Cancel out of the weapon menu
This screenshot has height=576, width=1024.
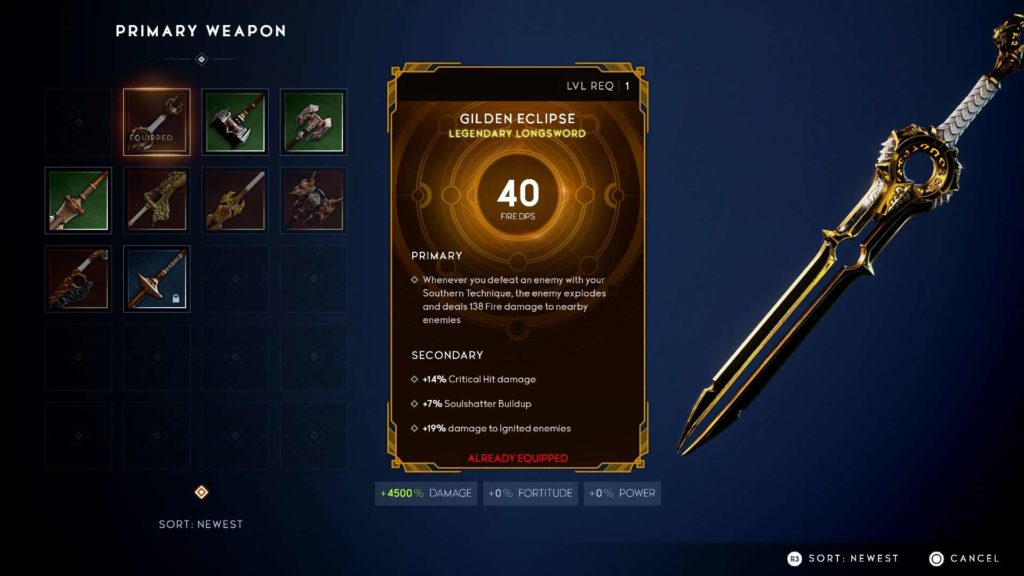[964, 558]
